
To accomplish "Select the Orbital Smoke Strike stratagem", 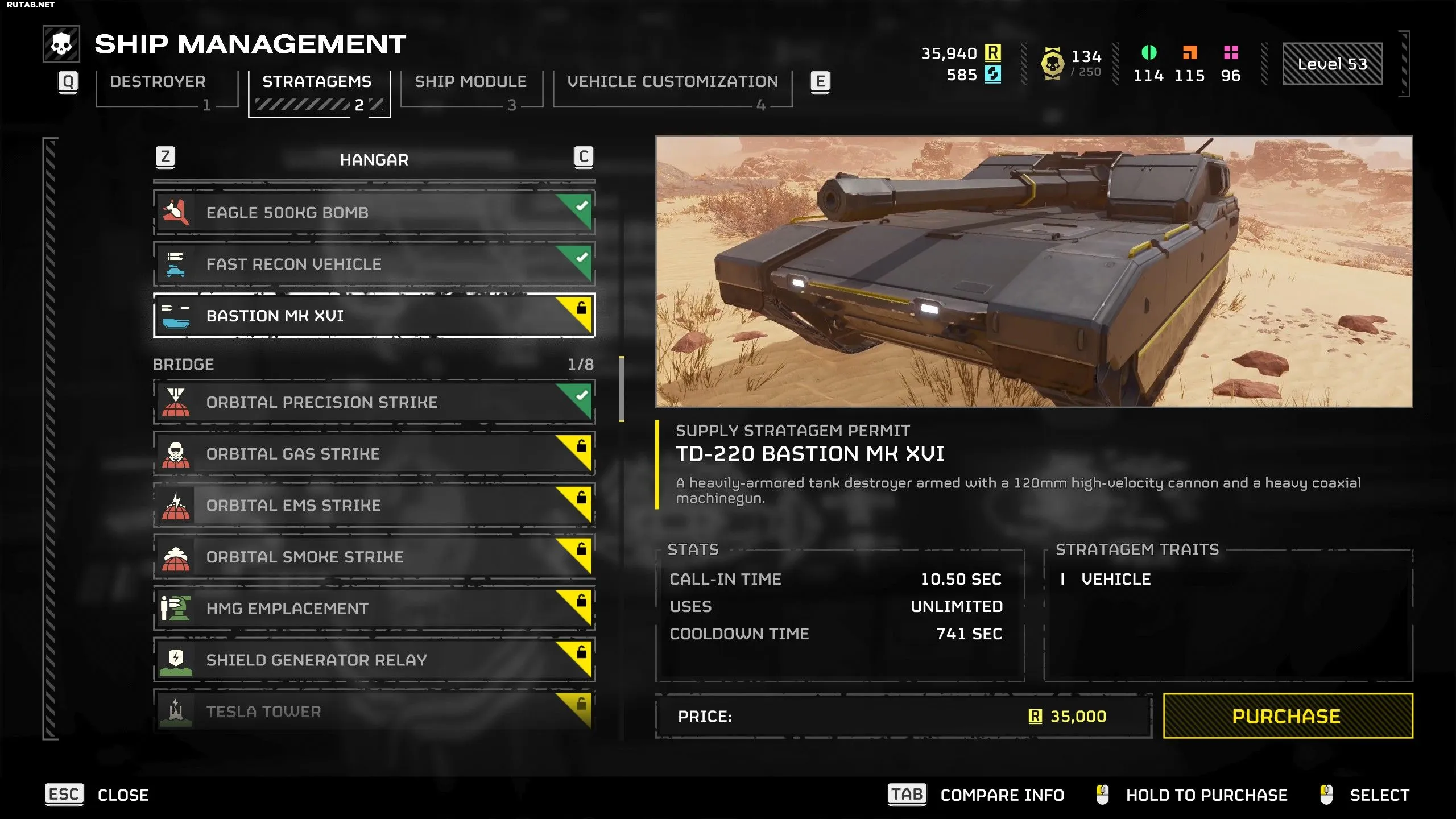I will pyautogui.click(x=374, y=557).
